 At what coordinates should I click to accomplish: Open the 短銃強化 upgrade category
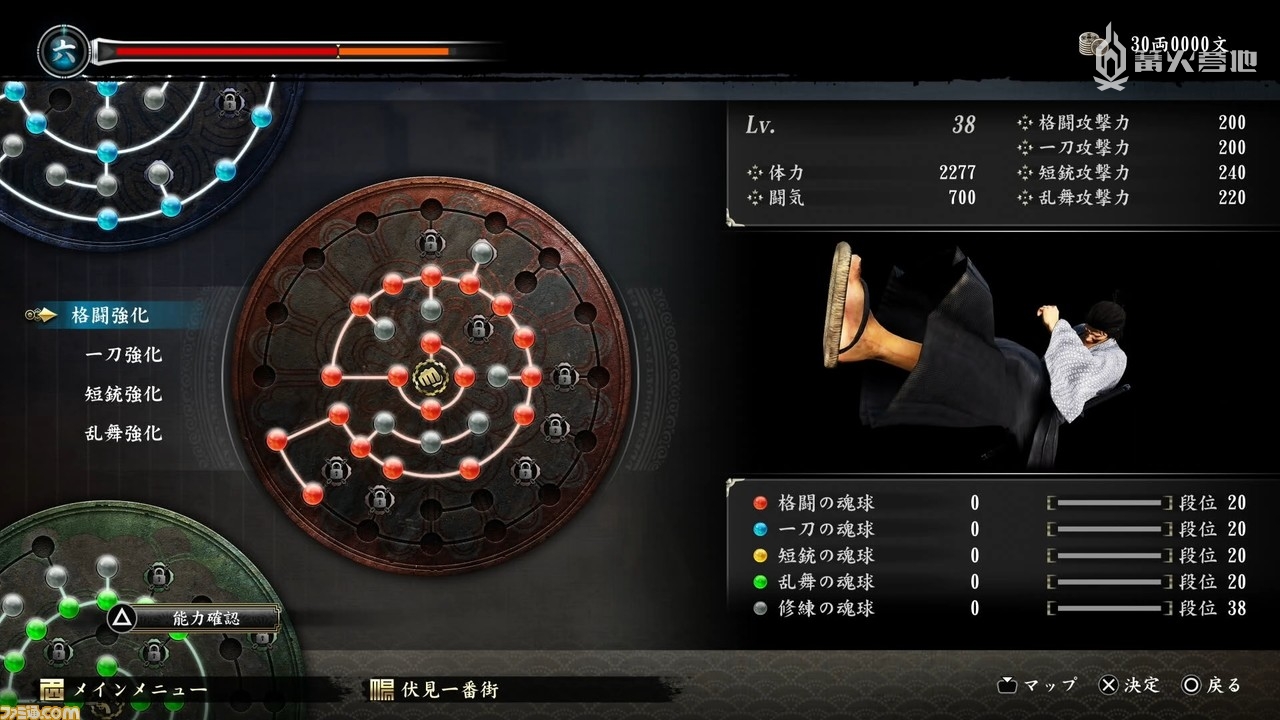(x=123, y=394)
